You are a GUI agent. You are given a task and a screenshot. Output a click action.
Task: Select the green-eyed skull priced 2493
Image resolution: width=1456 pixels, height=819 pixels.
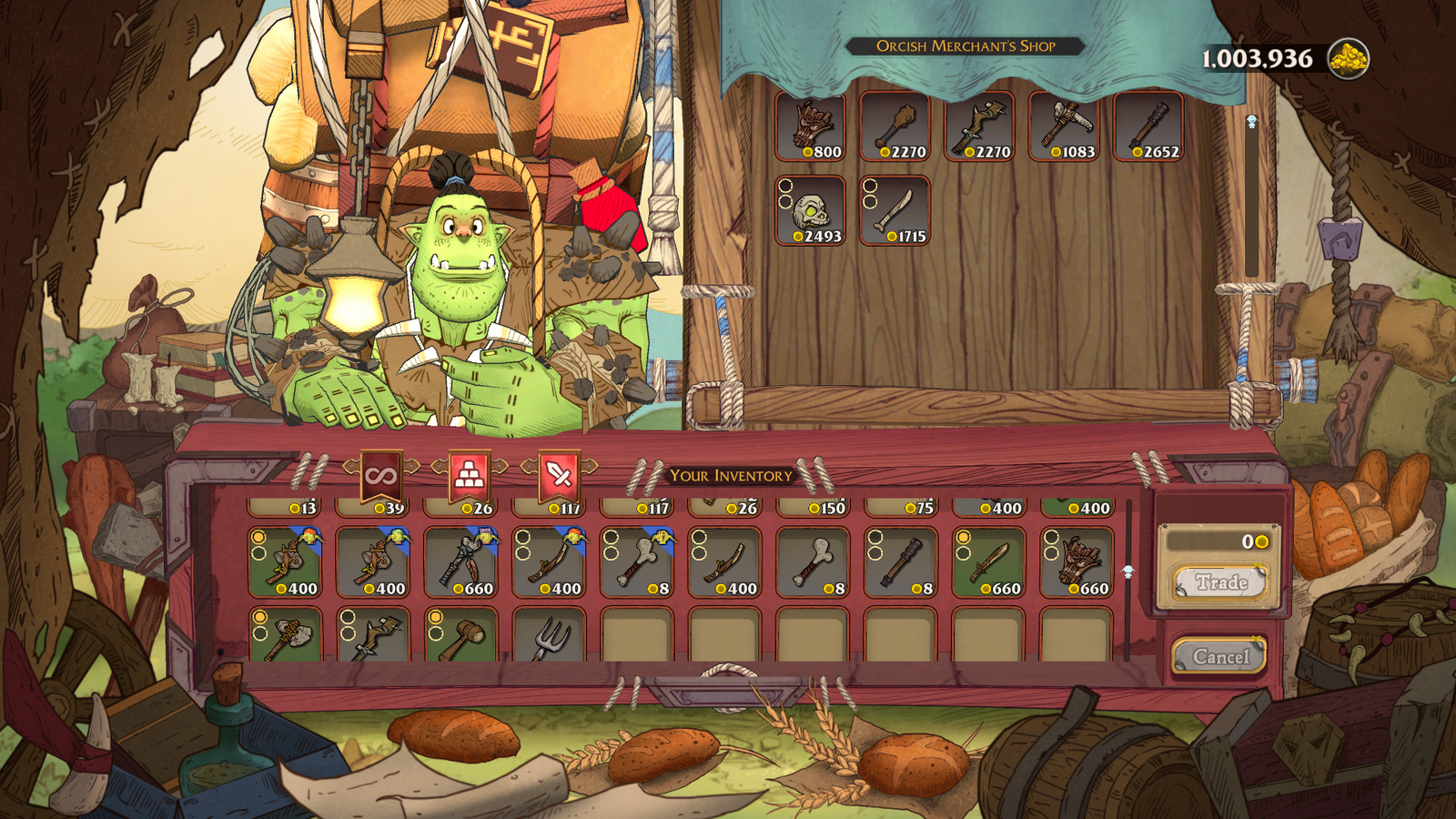(x=811, y=211)
